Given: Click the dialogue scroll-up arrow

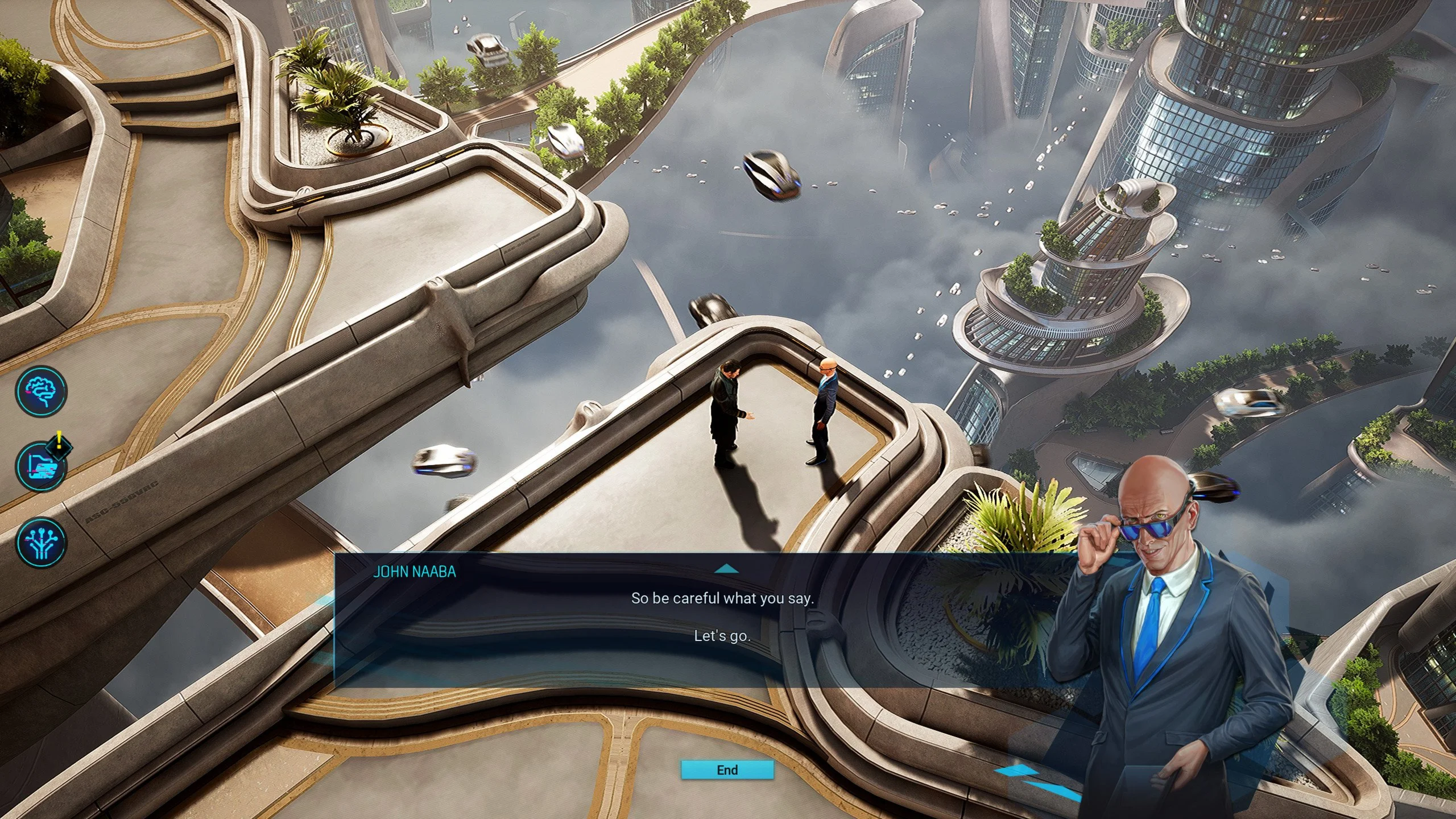Looking at the screenshot, I should 726,569.
